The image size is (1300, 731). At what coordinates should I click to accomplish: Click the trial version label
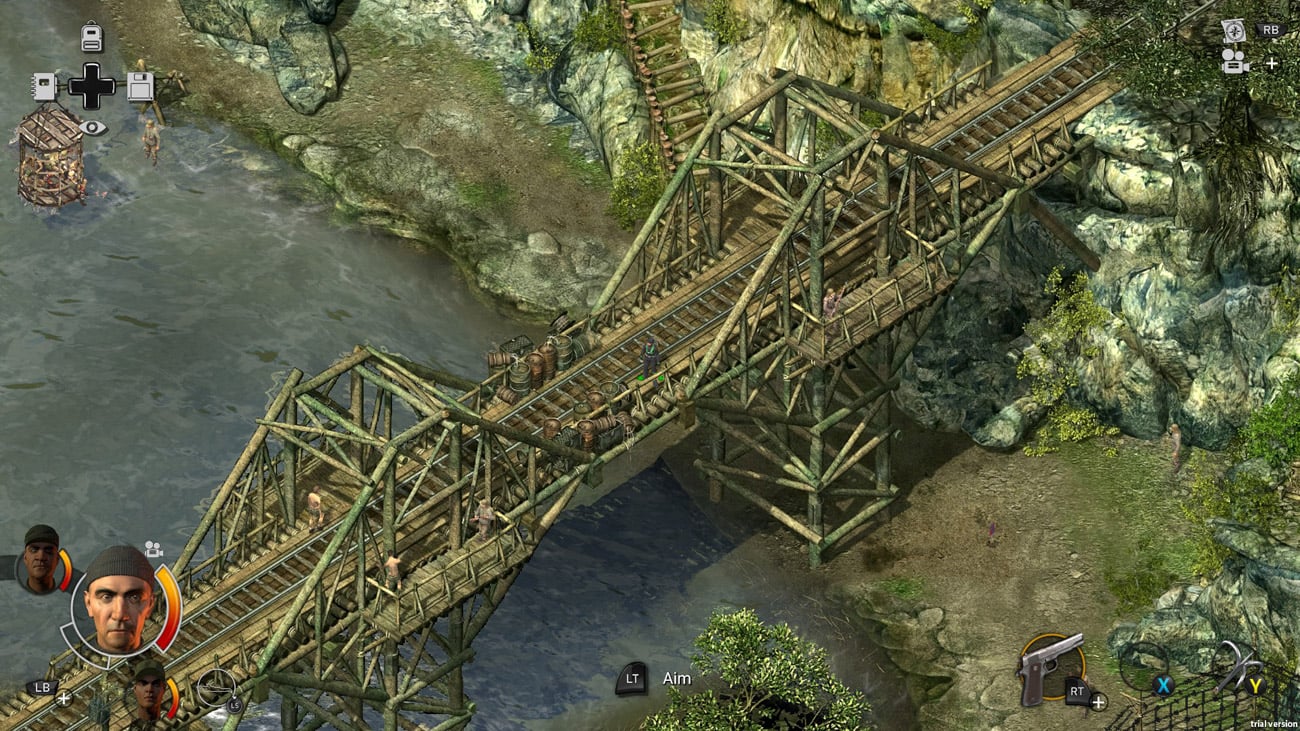[1272, 723]
